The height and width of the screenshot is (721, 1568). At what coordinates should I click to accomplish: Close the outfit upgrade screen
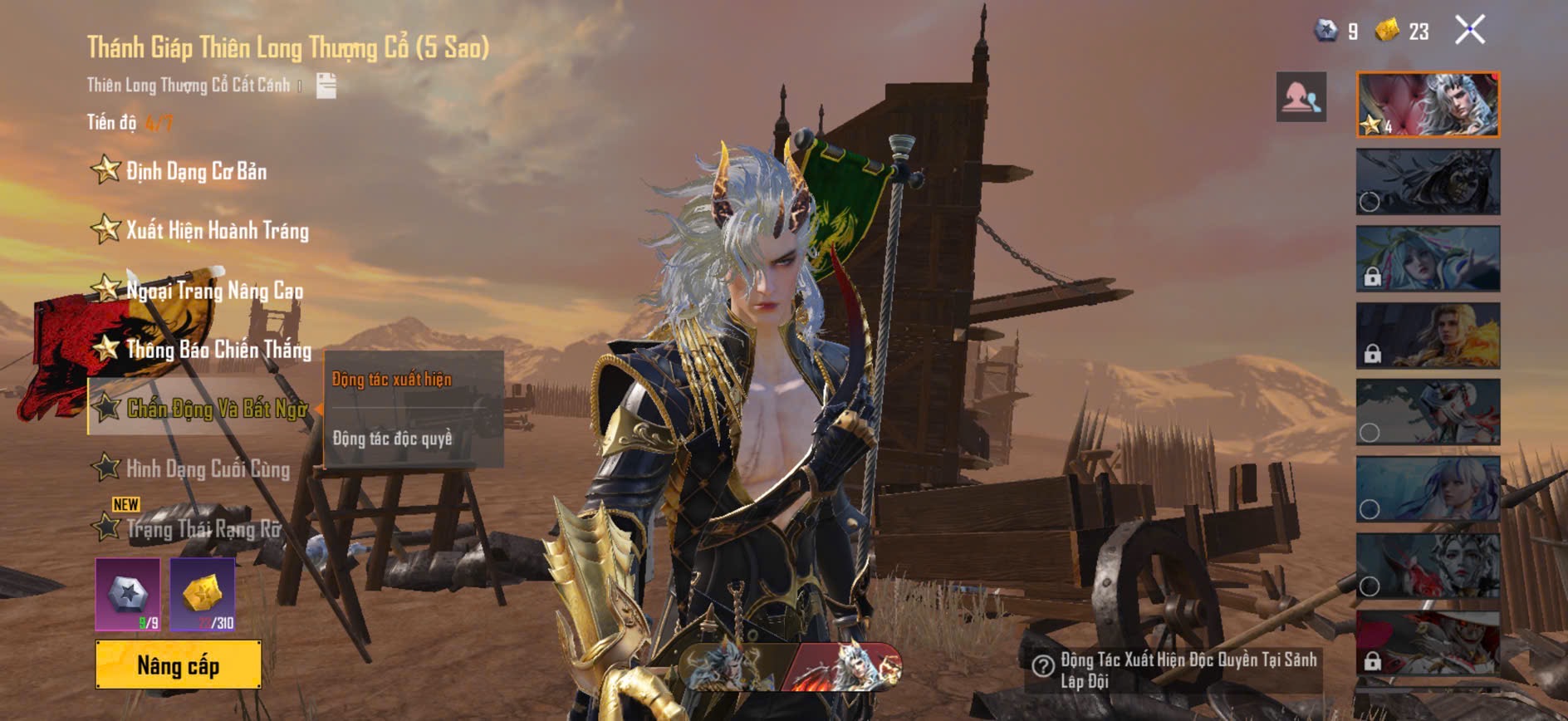(x=1470, y=31)
